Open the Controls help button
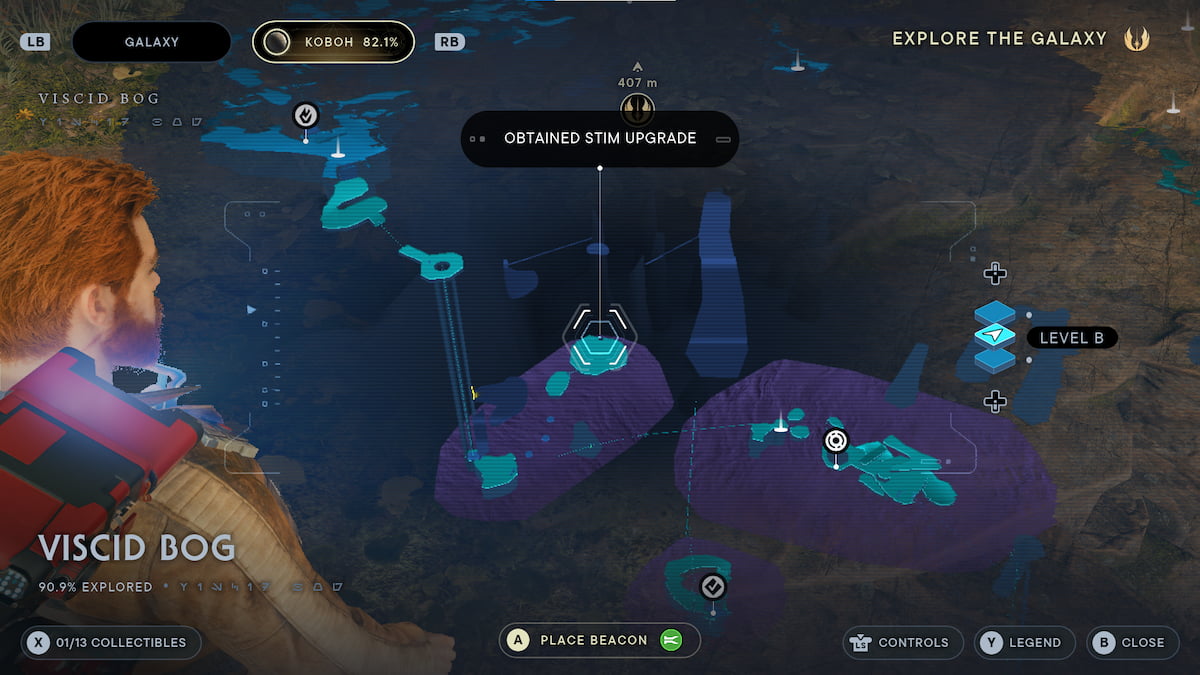This screenshot has width=1200, height=675. (903, 642)
